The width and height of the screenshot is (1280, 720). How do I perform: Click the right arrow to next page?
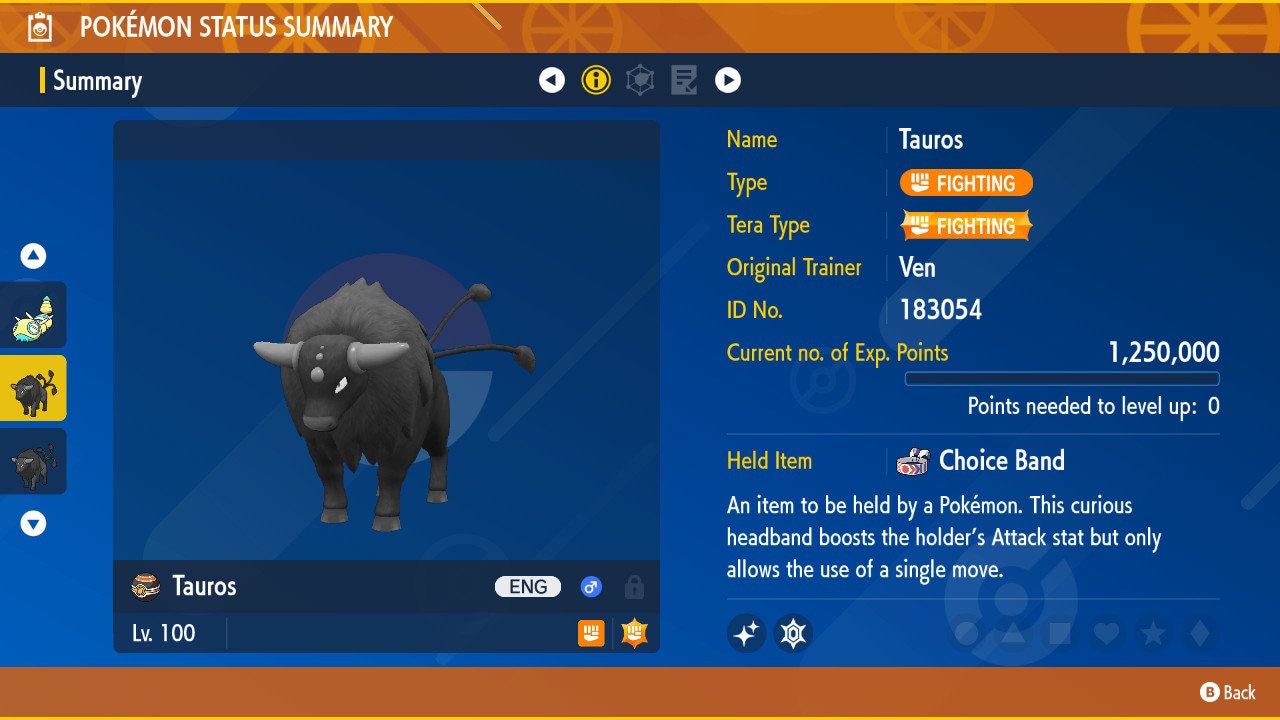(x=729, y=80)
